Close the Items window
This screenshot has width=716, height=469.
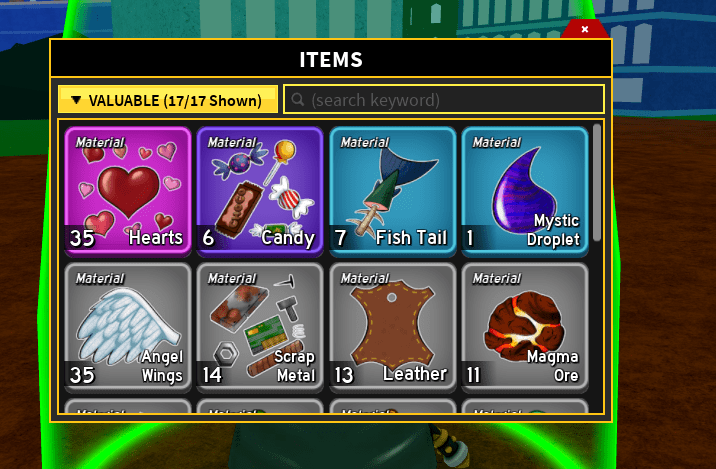pyautogui.click(x=585, y=30)
